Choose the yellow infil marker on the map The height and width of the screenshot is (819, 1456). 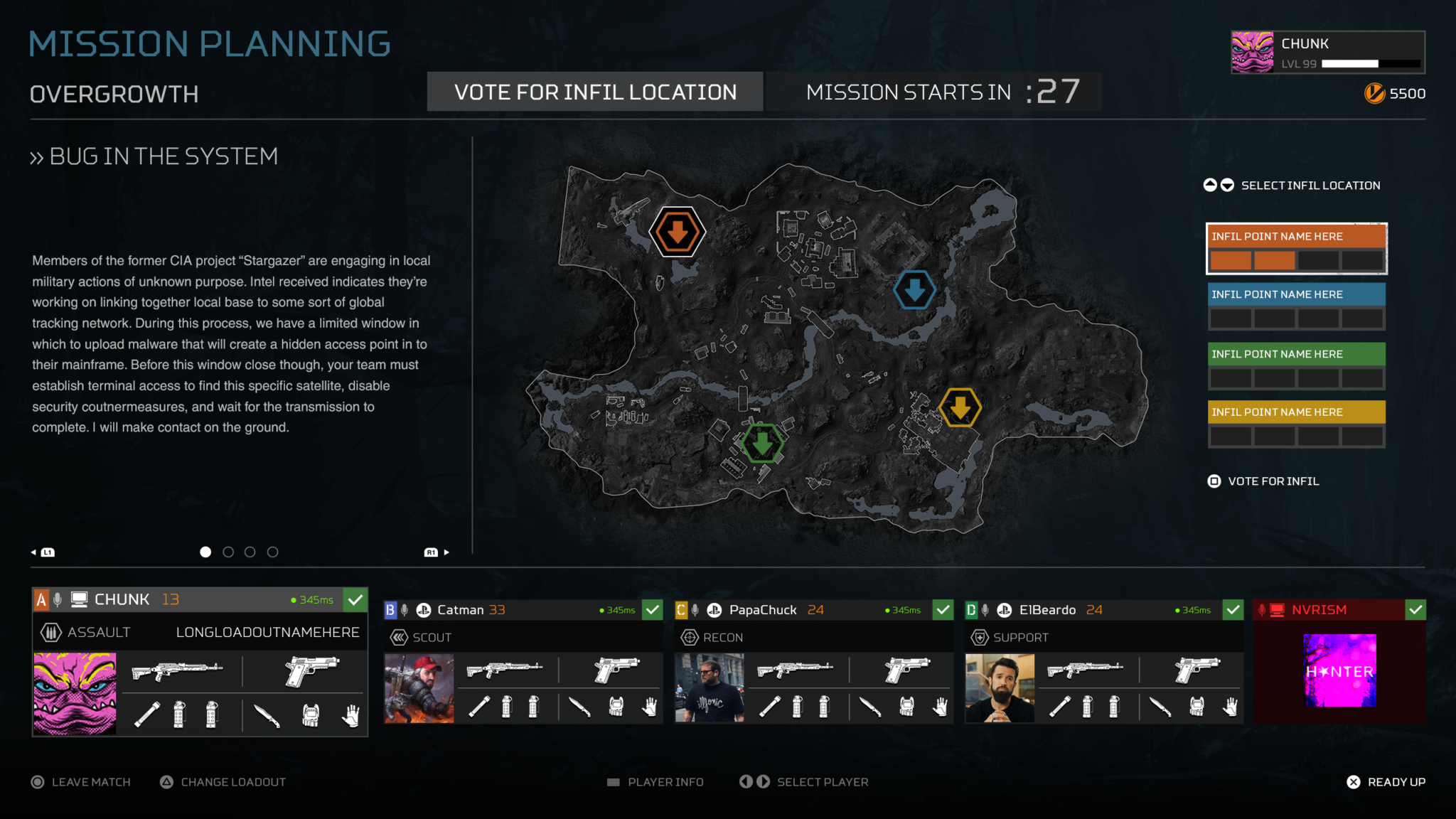coord(960,407)
